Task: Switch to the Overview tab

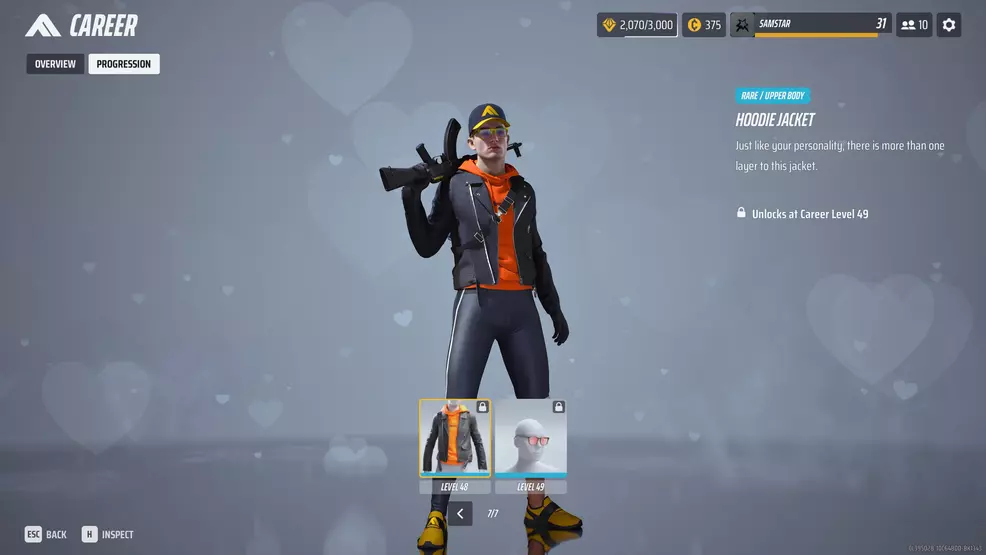Action: click(55, 64)
